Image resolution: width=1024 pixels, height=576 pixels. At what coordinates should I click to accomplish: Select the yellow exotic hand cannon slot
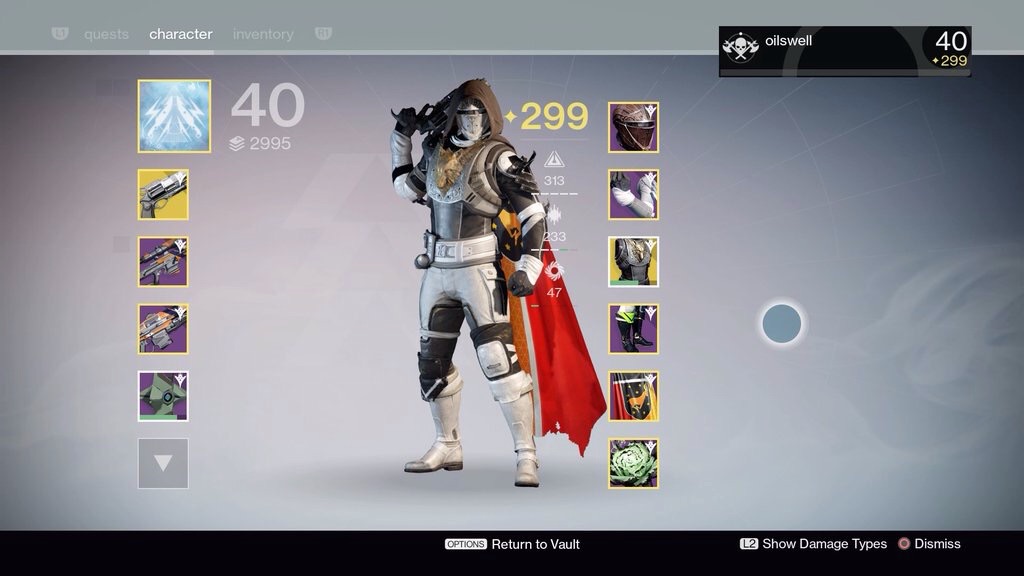163,194
